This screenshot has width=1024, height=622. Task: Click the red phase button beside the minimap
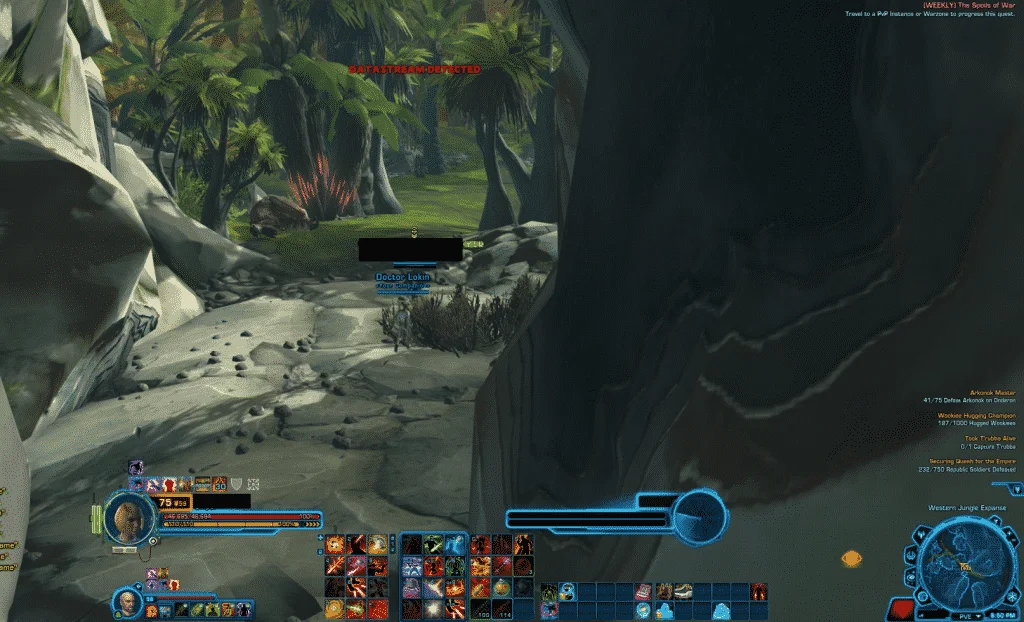[901, 607]
